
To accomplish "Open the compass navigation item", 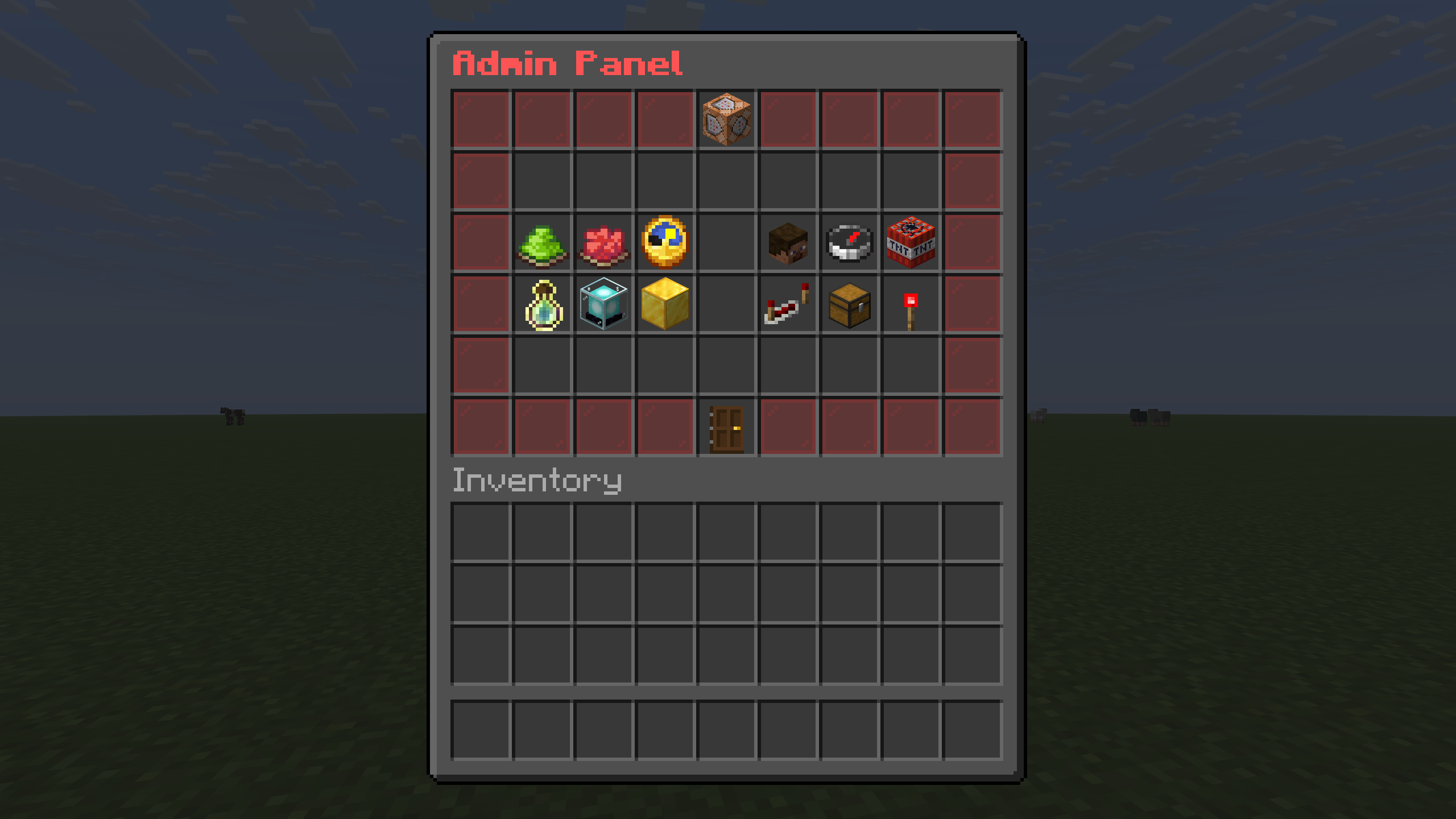I will coord(850,242).
